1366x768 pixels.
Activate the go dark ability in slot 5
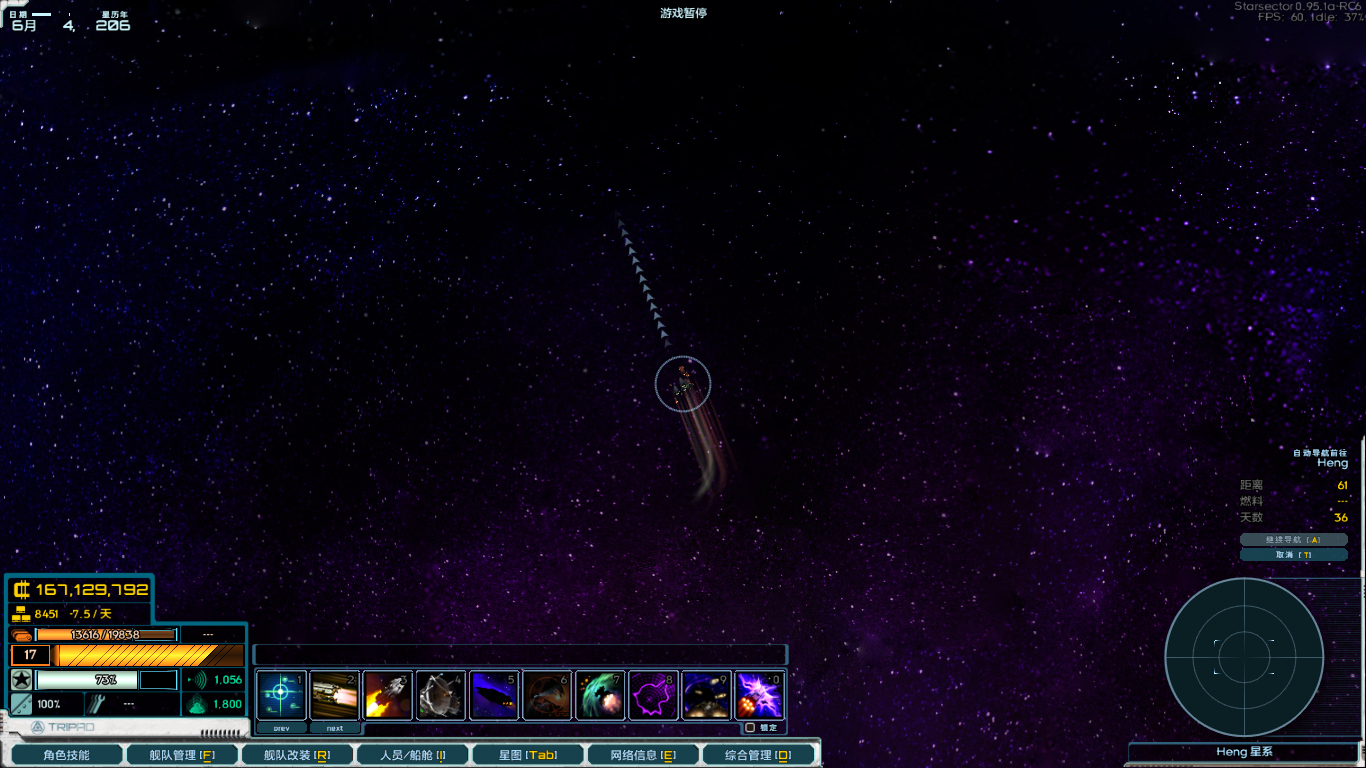click(x=493, y=694)
